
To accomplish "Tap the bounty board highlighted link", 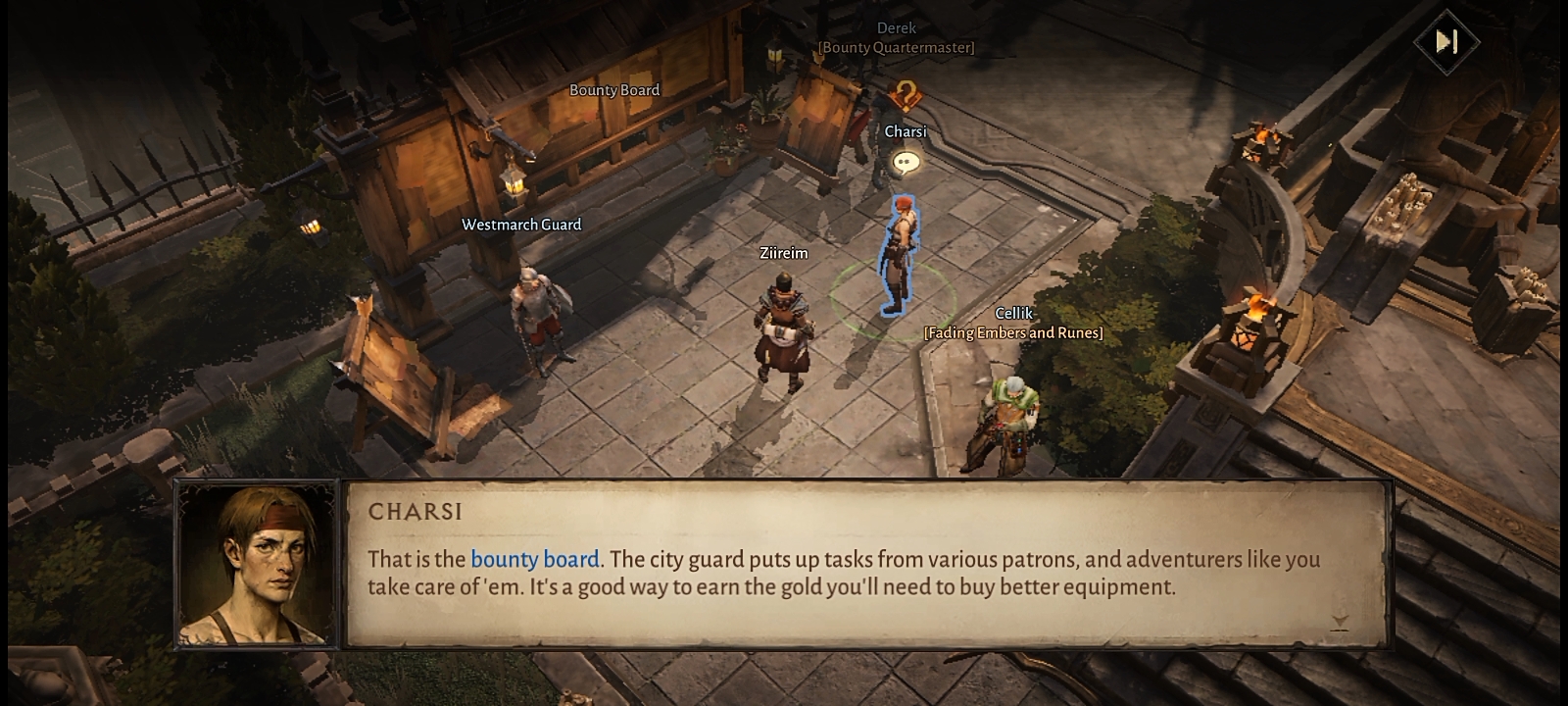I will 534,559.
